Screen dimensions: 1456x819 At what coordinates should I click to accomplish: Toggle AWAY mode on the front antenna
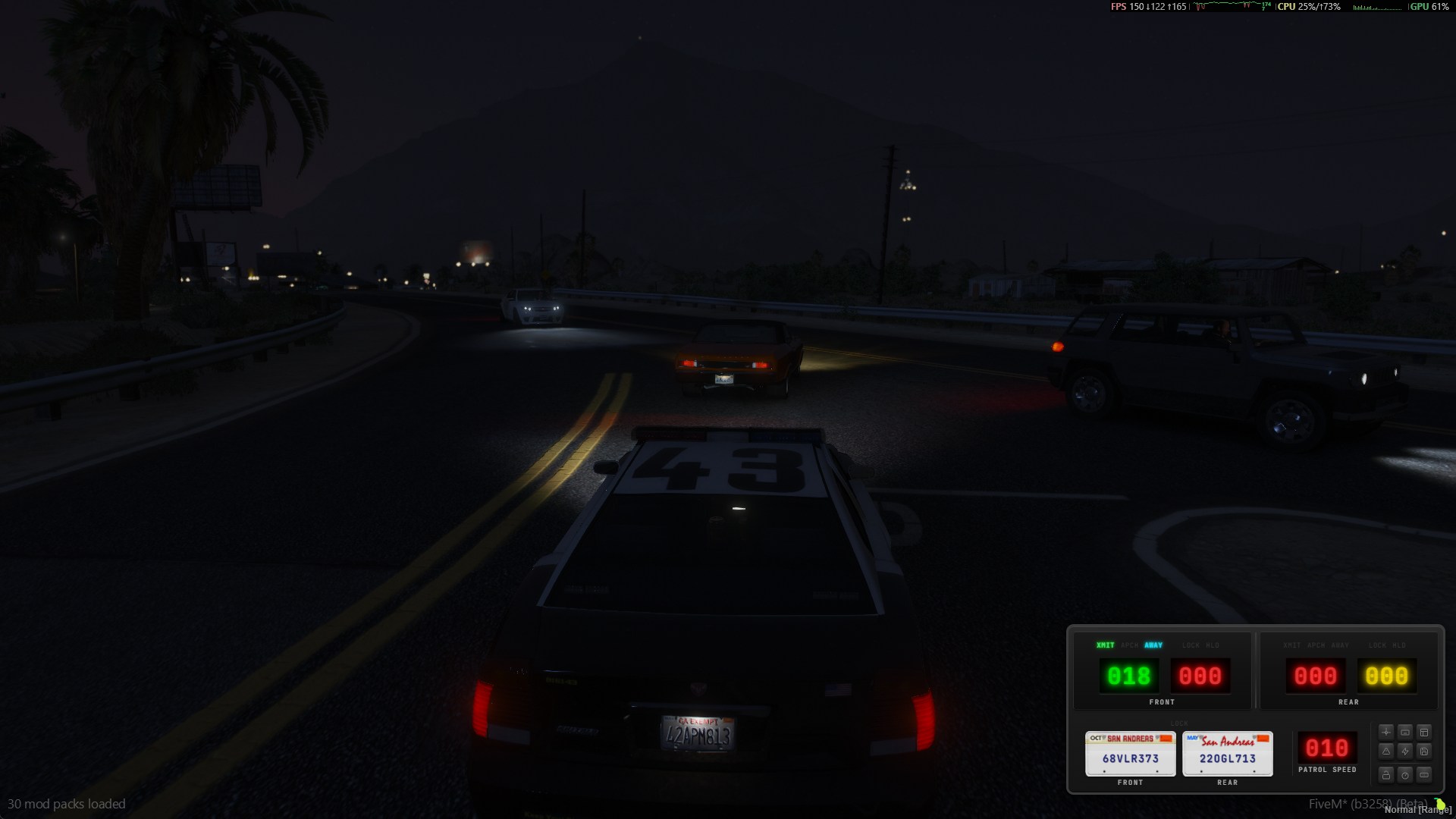click(x=1153, y=645)
